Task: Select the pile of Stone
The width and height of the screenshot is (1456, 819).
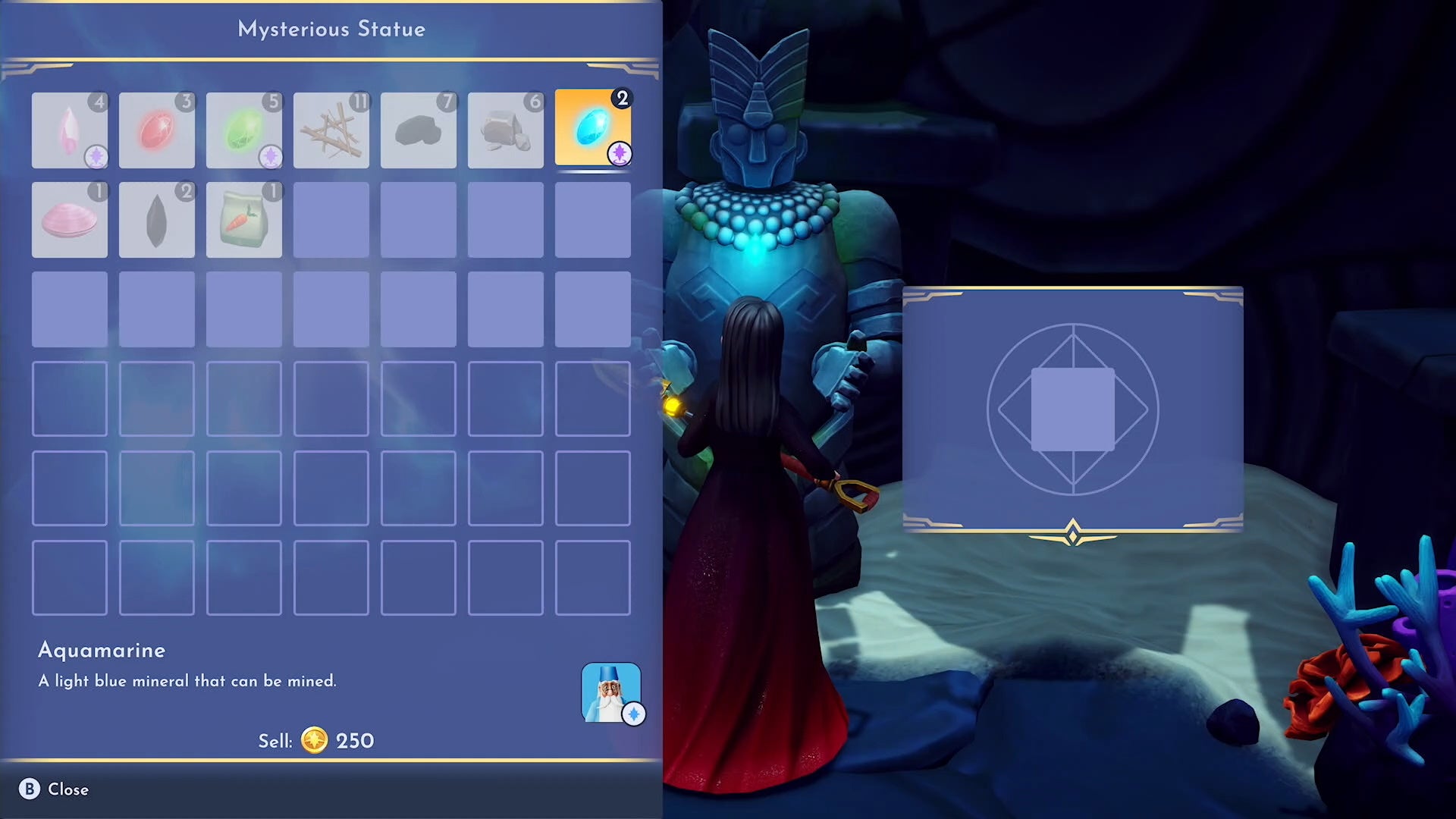Action: (506, 129)
